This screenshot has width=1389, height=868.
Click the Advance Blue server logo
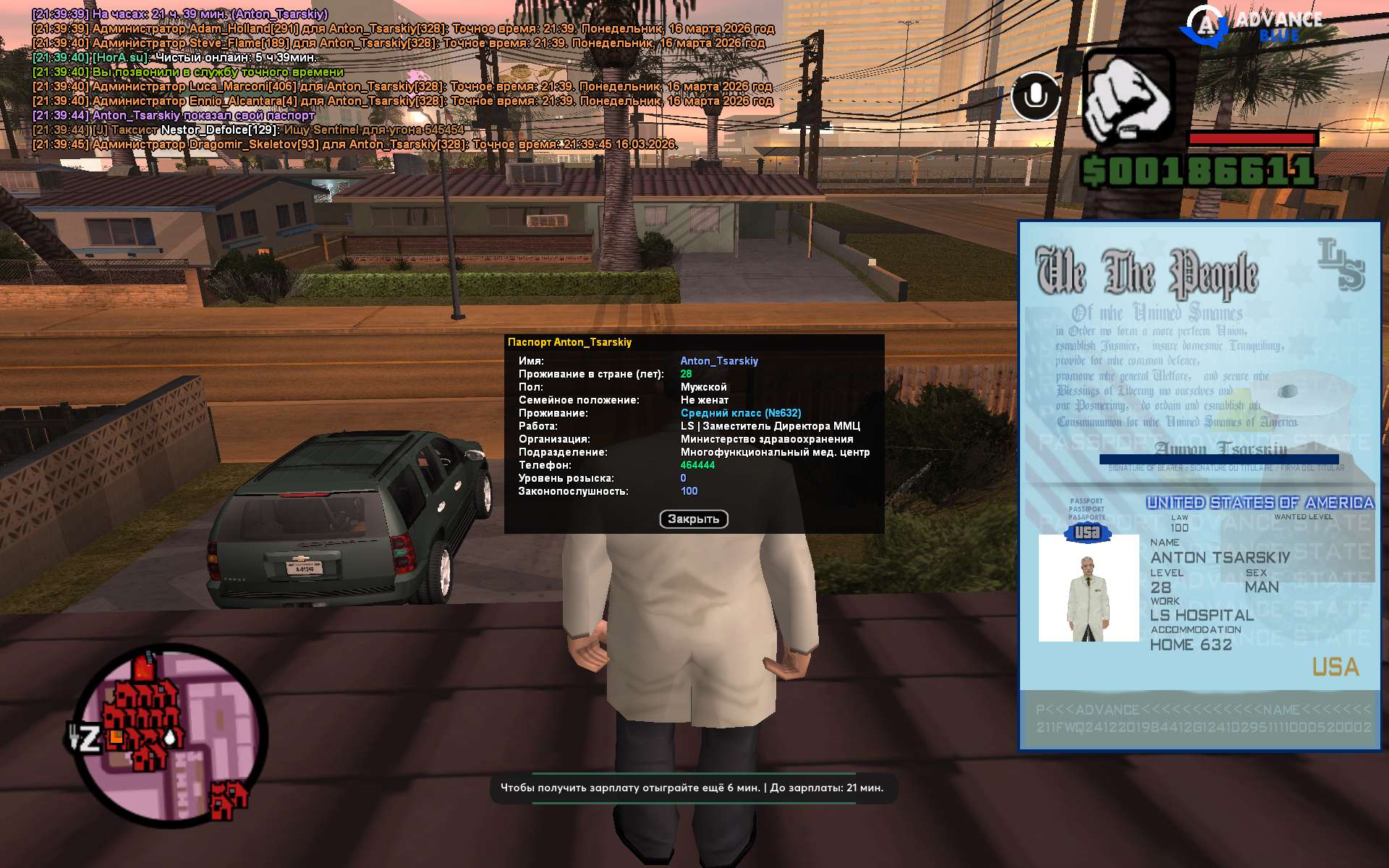coord(1252,25)
